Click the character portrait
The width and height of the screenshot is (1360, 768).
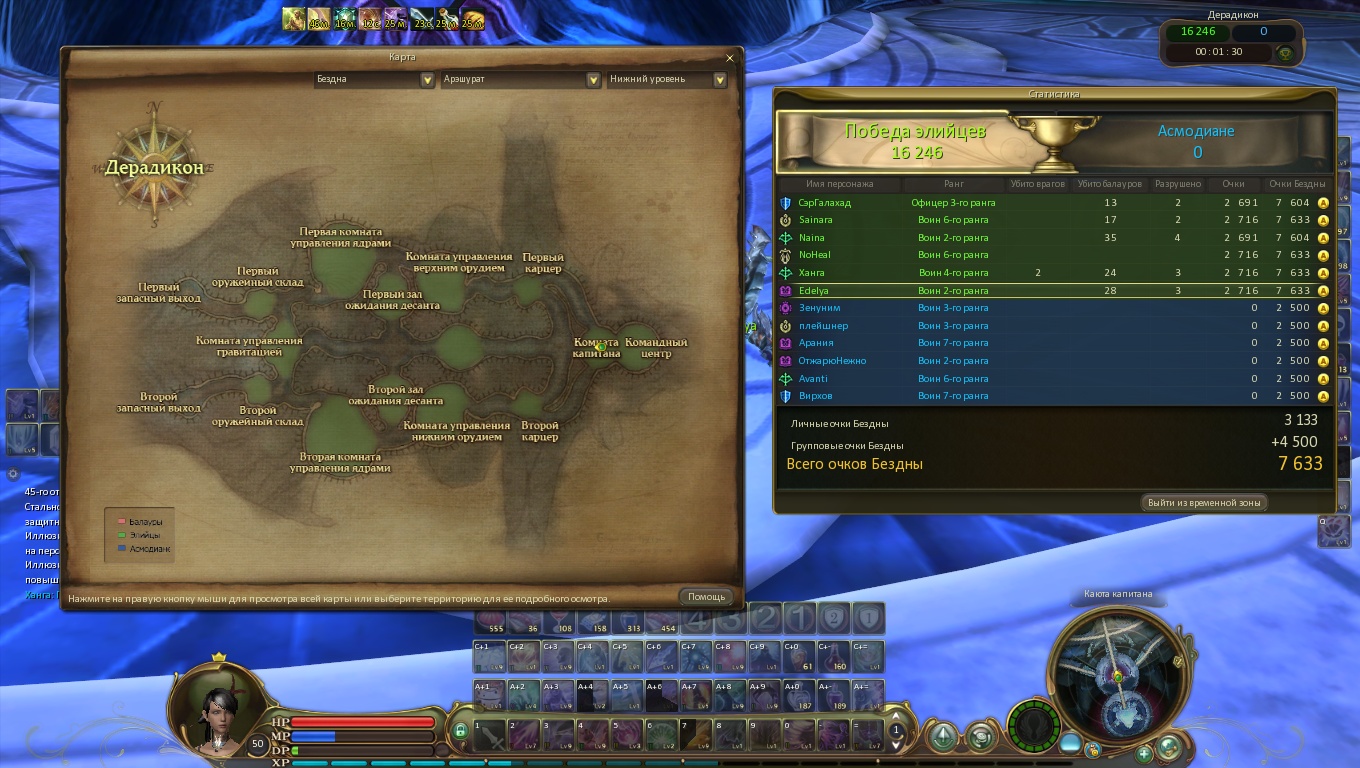tap(214, 710)
